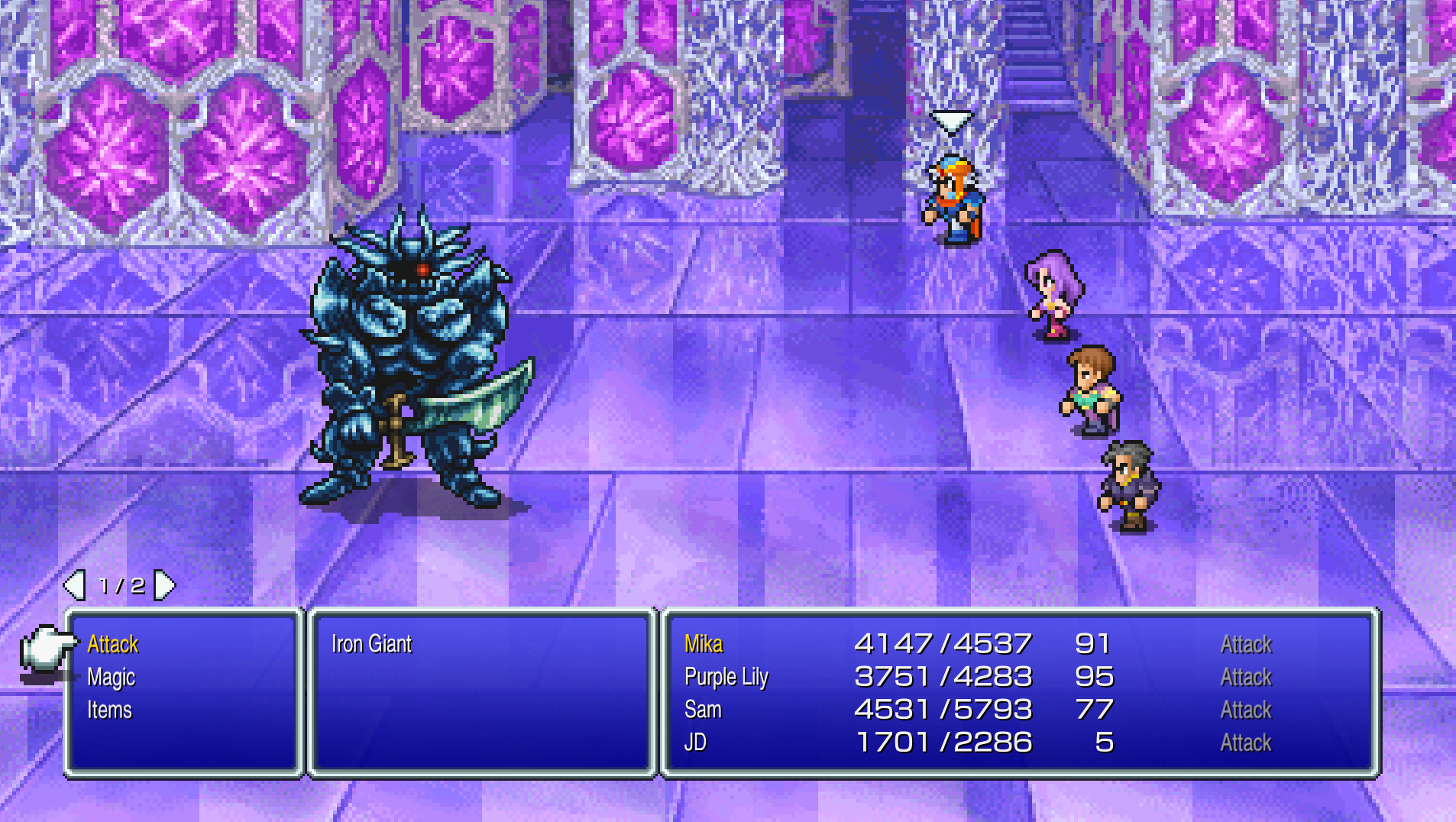Select Purple Lily in the party list
The height and width of the screenshot is (822, 1456).
pos(726,677)
